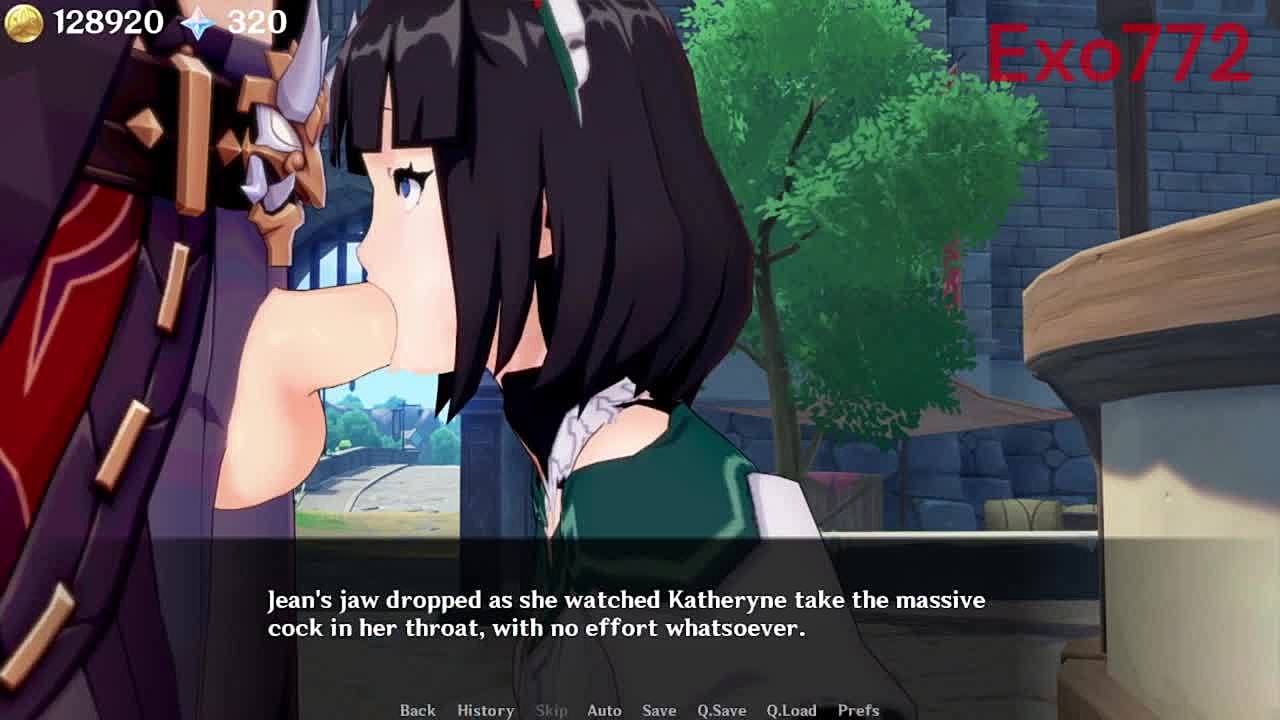Open the History log
The height and width of the screenshot is (720, 1280).
[x=485, y=710]
